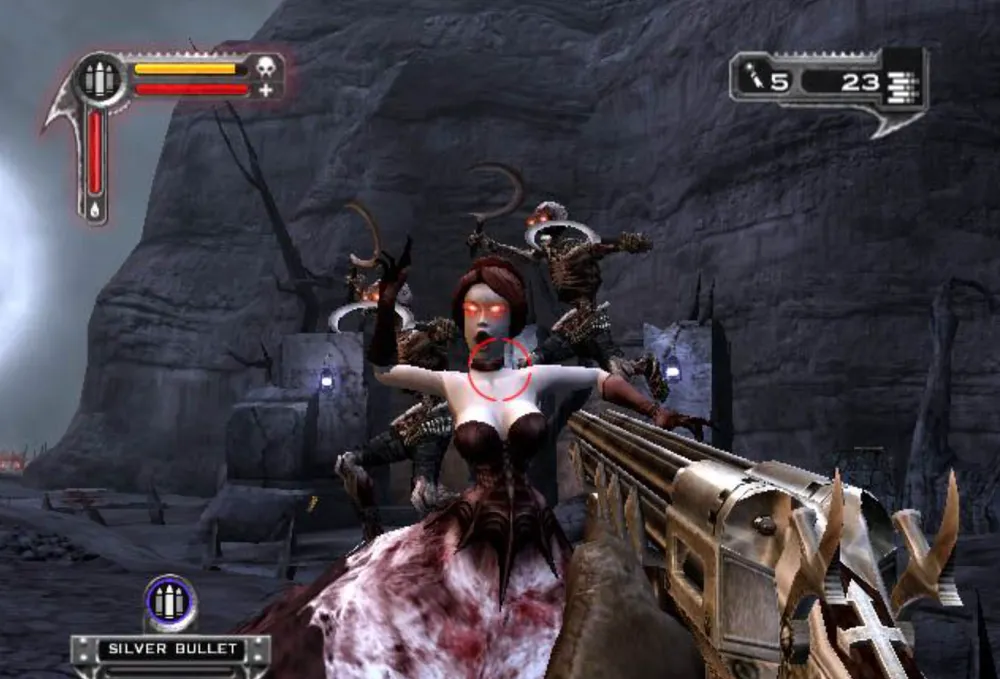The height and width of the screenshot is (679, 1000).
Task: Click the Silver Bullet label plate
Action: (171, 649)
